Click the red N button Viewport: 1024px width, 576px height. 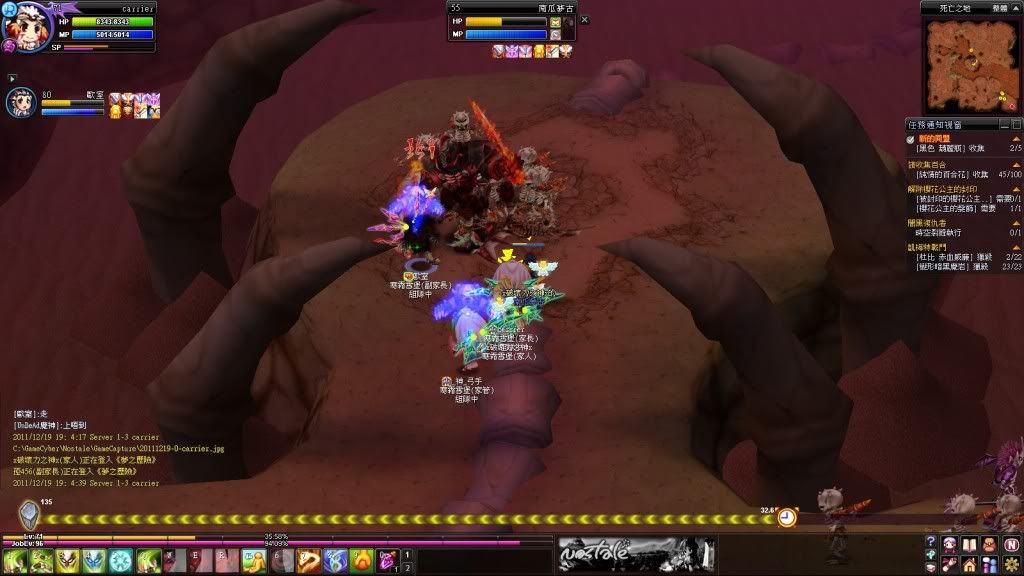(1010, 544)
